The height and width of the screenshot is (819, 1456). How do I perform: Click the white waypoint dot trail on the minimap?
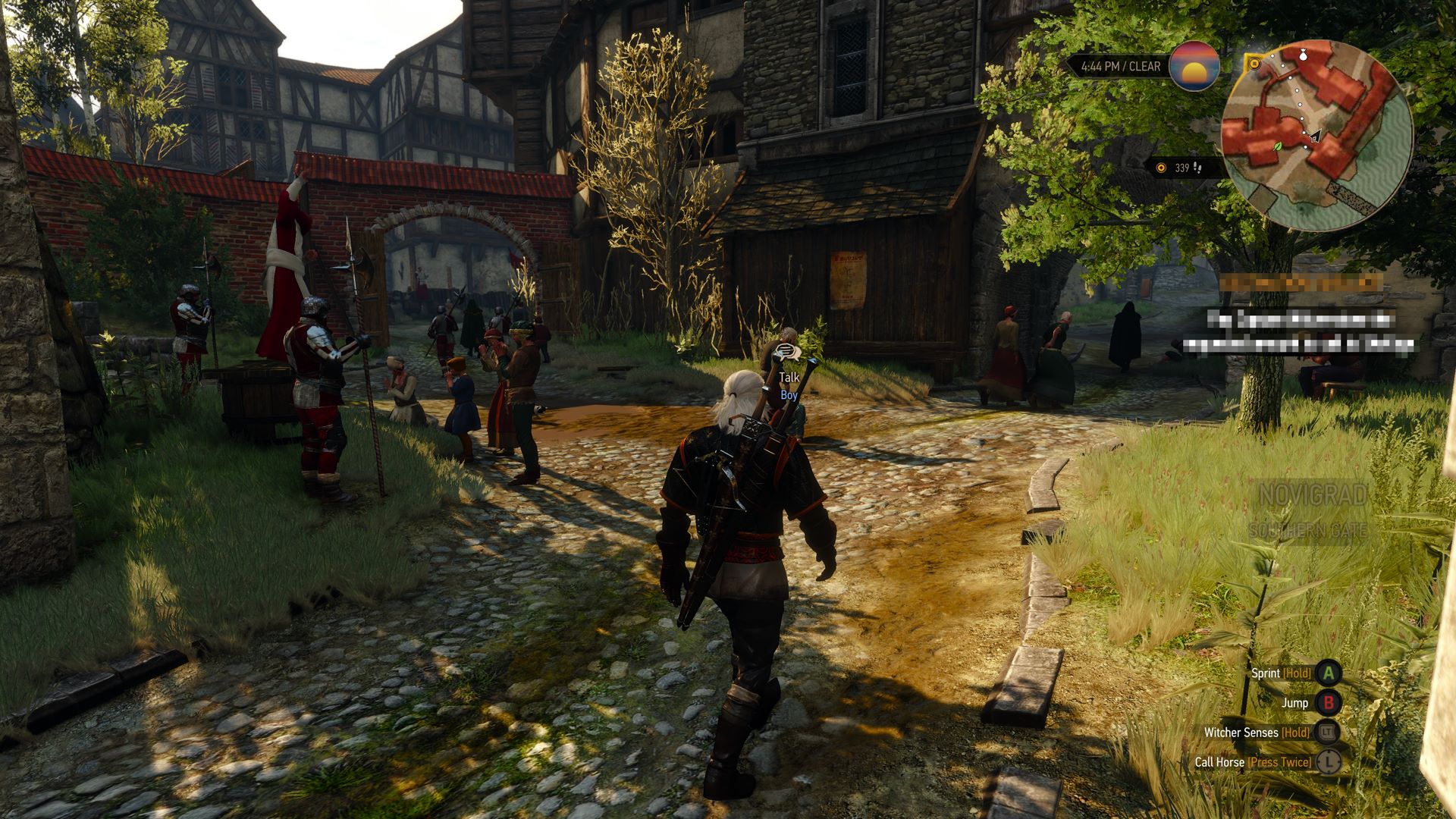pyautogui.click(x=1296, y=89)
